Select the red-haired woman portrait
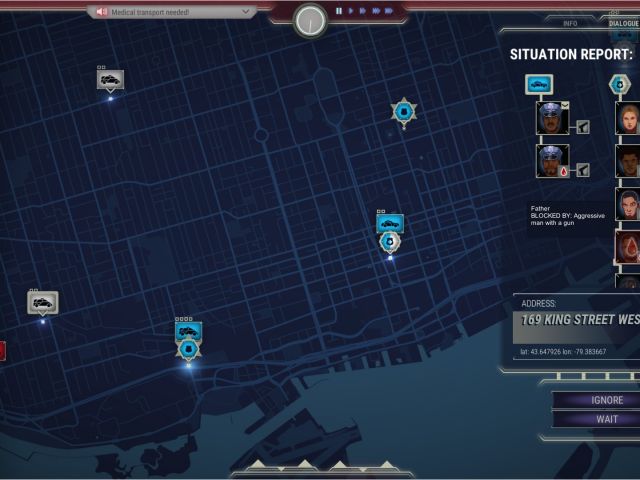This screenshot has width=640, height=480. click(628, 119)
